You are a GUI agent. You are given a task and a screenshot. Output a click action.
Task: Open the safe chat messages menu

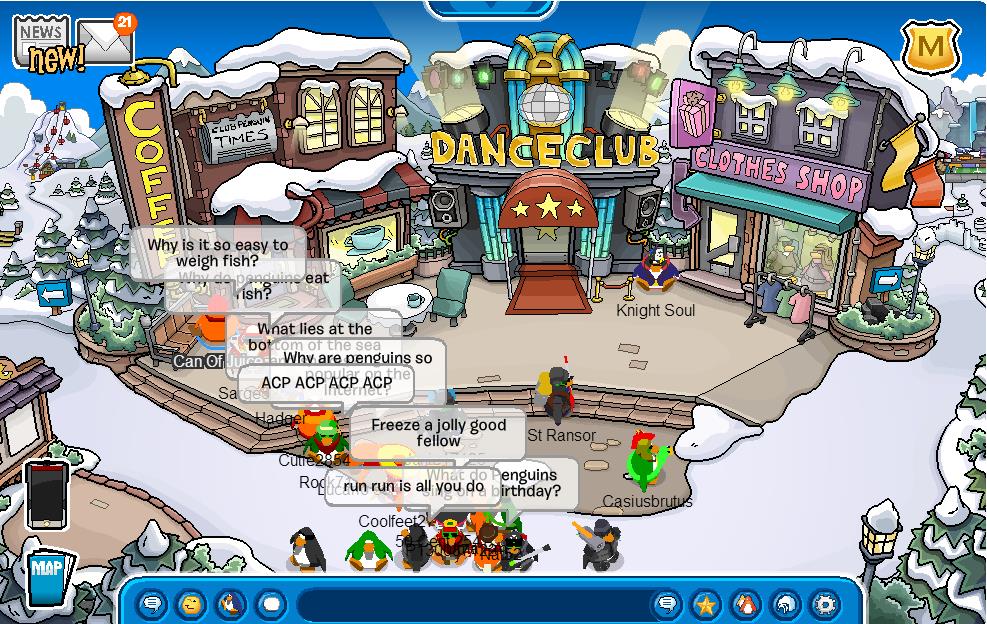(x=152, y=604)
